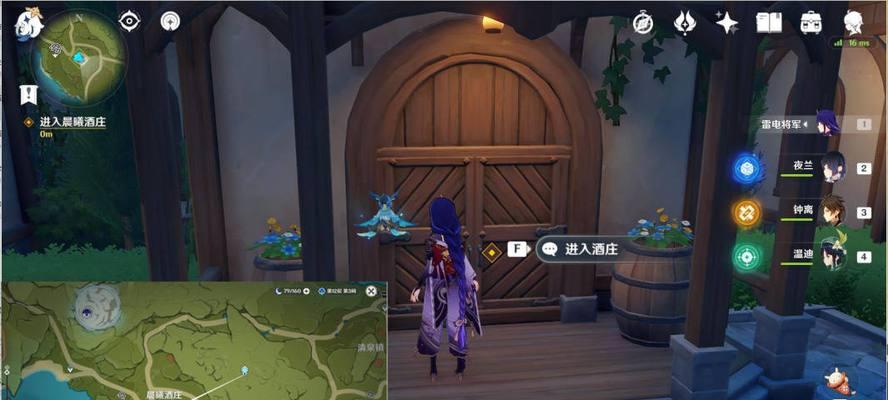The width and height of the screenshot is (888, 400).
Task: Close the map overlay with the X button
Action: tap(371, 291)
